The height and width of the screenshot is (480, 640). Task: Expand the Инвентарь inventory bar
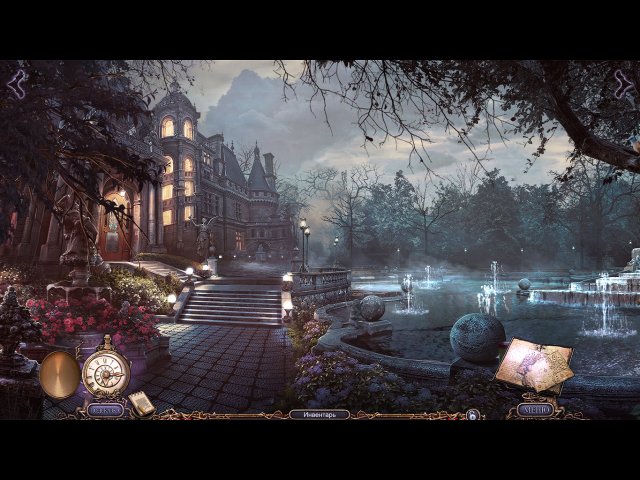[319, 414]
